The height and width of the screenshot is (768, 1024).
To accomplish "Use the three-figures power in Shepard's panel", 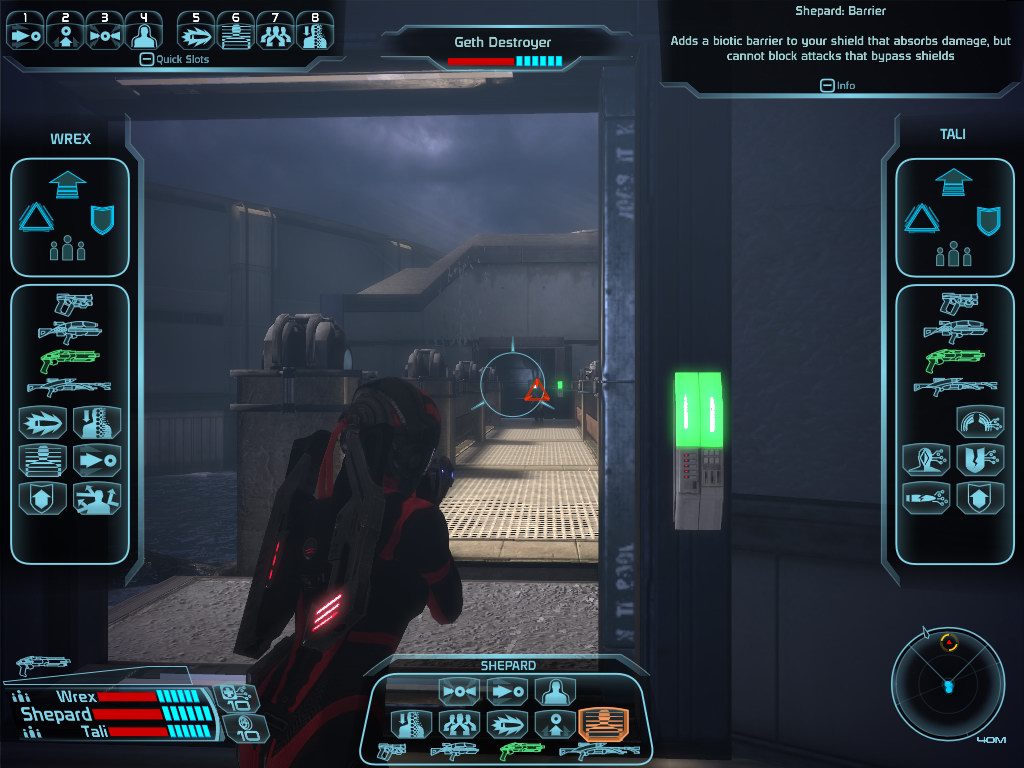I will coord(461,723).
